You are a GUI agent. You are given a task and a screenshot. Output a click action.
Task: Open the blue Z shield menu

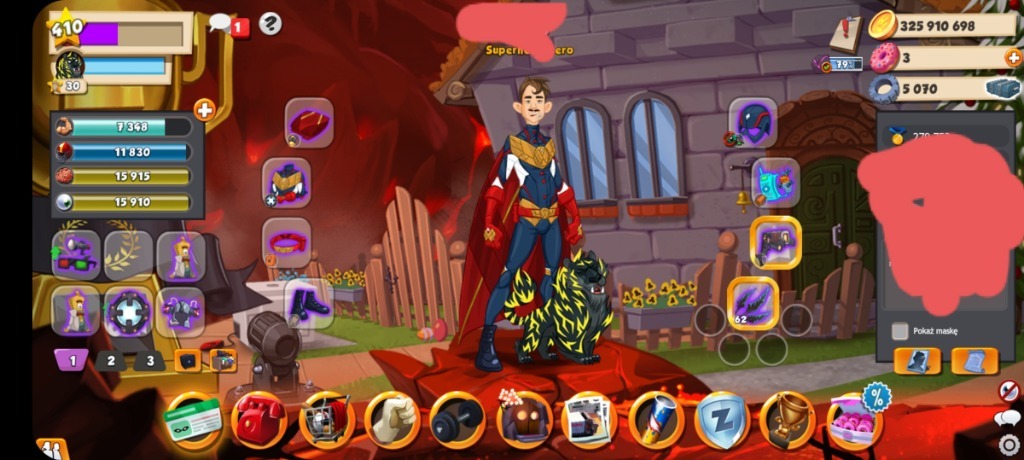click(x=722, y=419)
